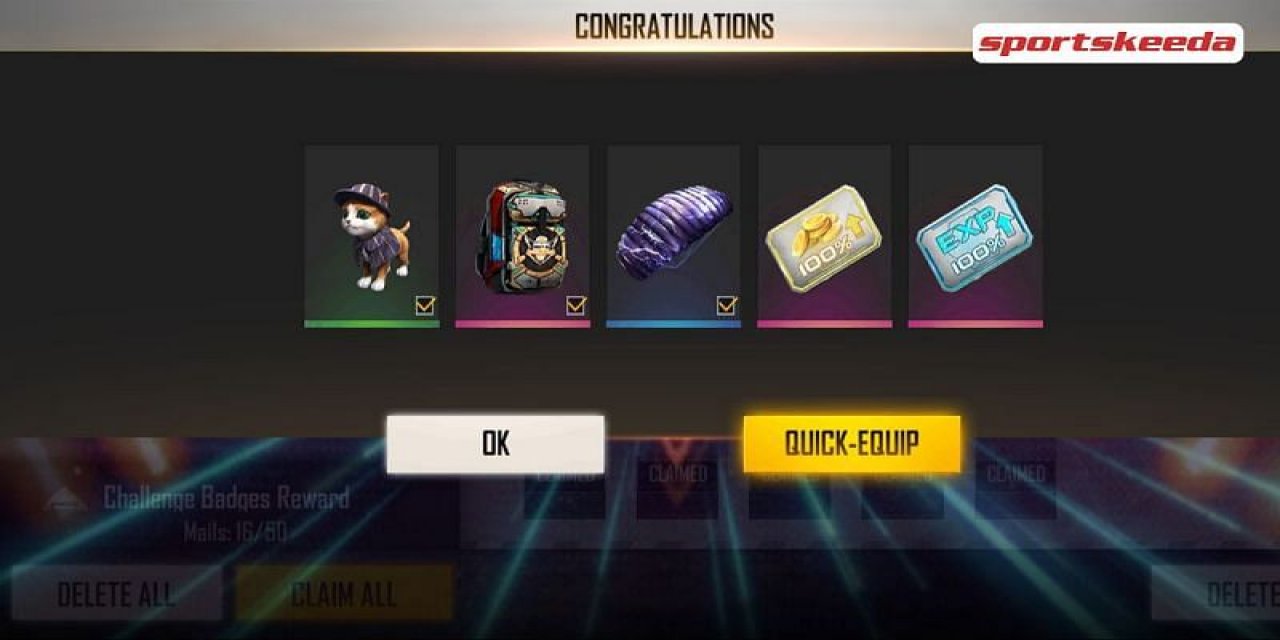
Task: Confirm rewards with the OK button
Action: pos(495,444)
